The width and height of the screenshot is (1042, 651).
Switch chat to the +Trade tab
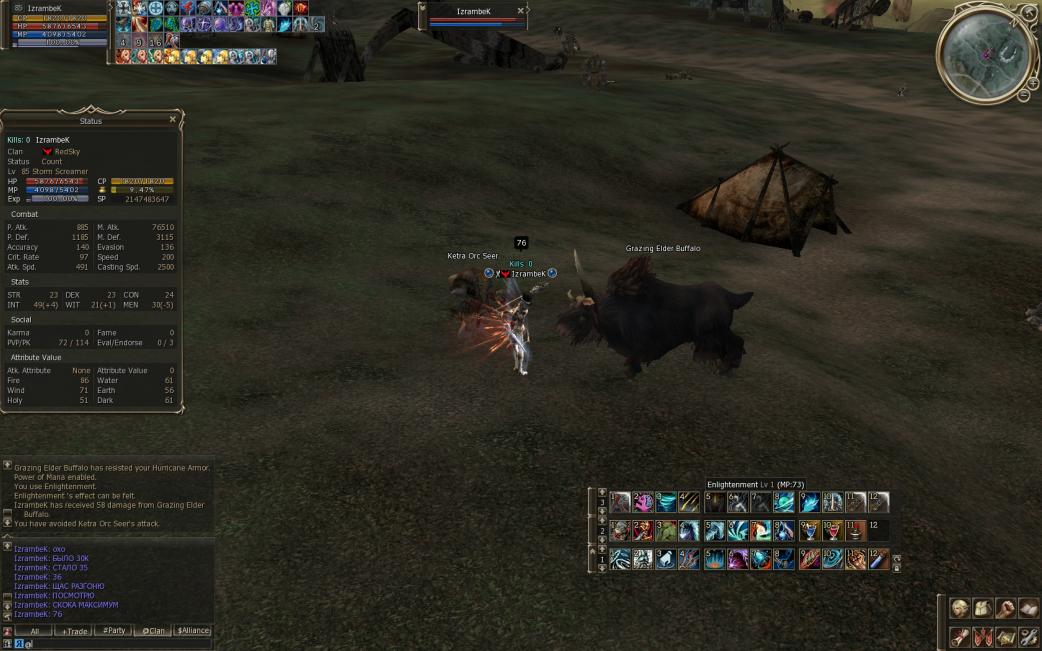click(x=74, y=631)
